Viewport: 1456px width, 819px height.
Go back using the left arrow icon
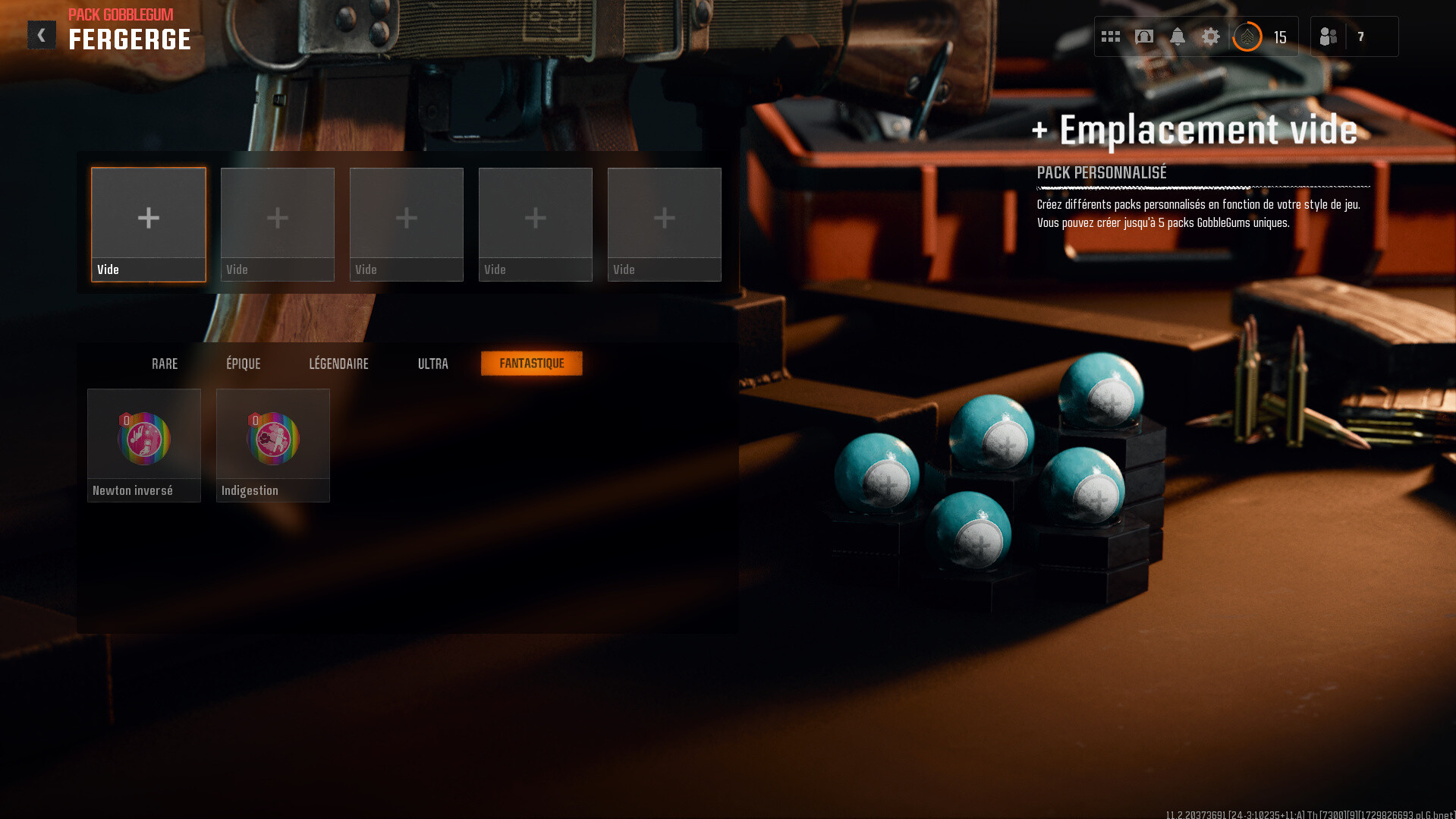point(42,34)
